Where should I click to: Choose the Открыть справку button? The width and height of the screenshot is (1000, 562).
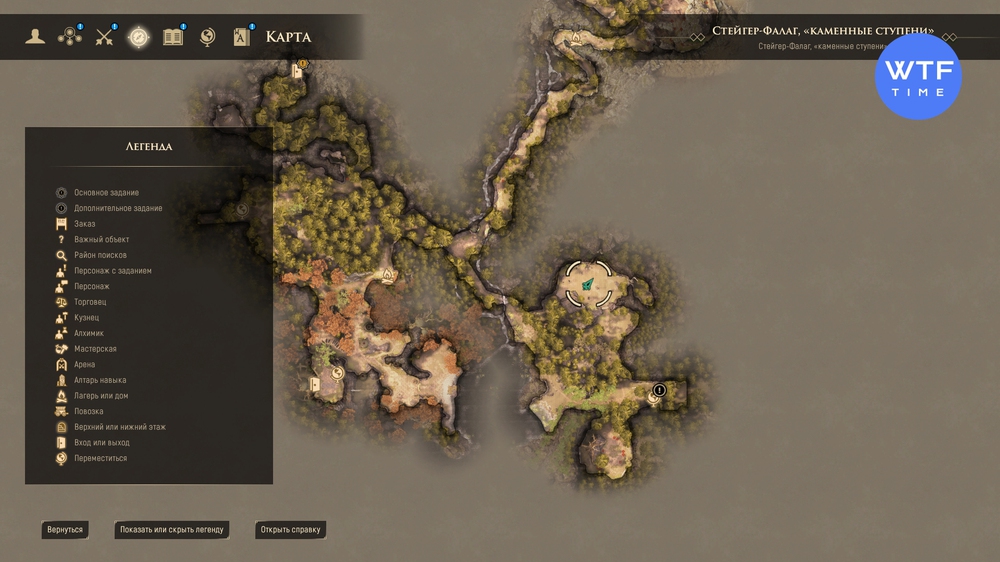point(290,529)
